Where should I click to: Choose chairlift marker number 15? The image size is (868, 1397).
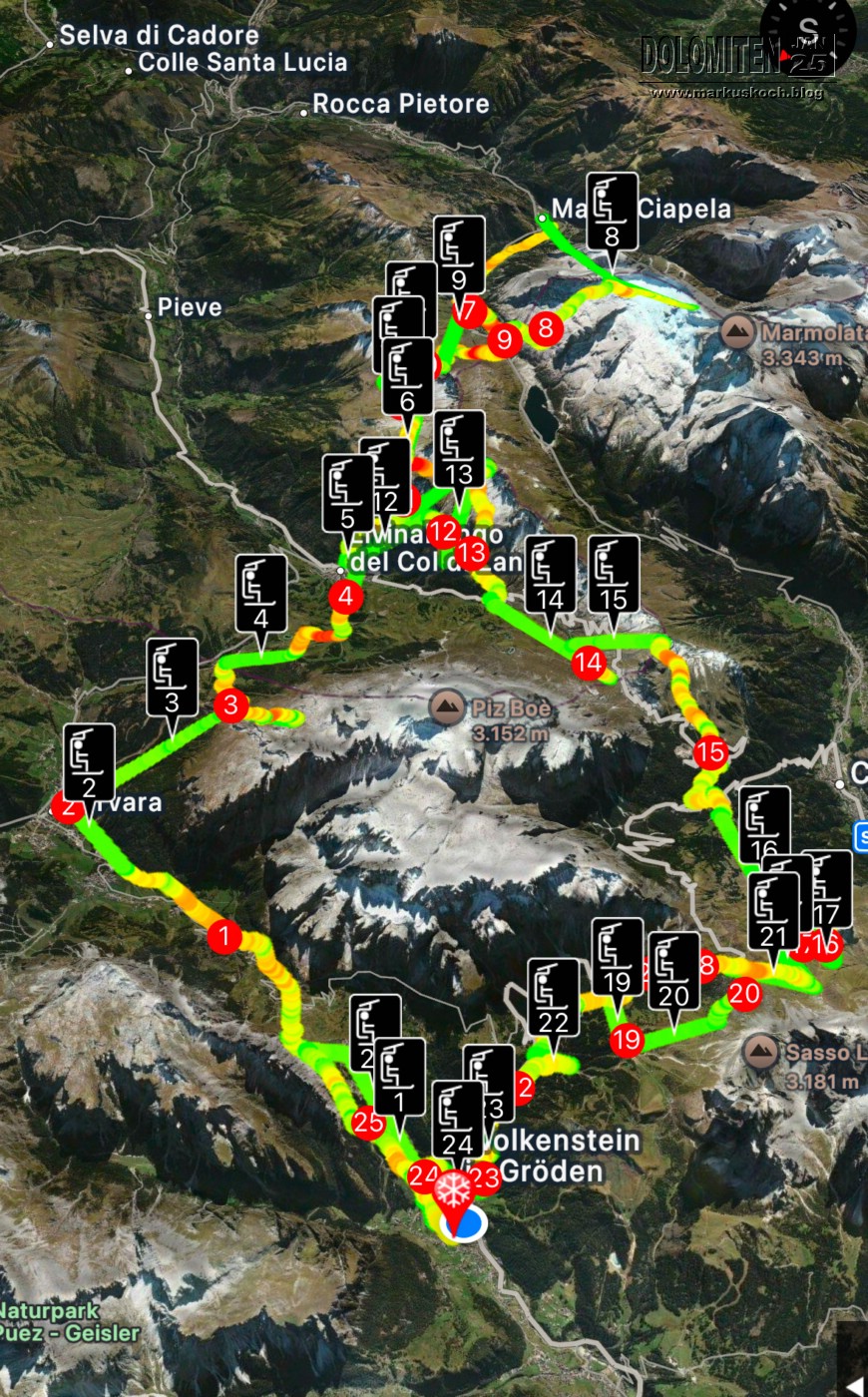[x=614, y=573]
